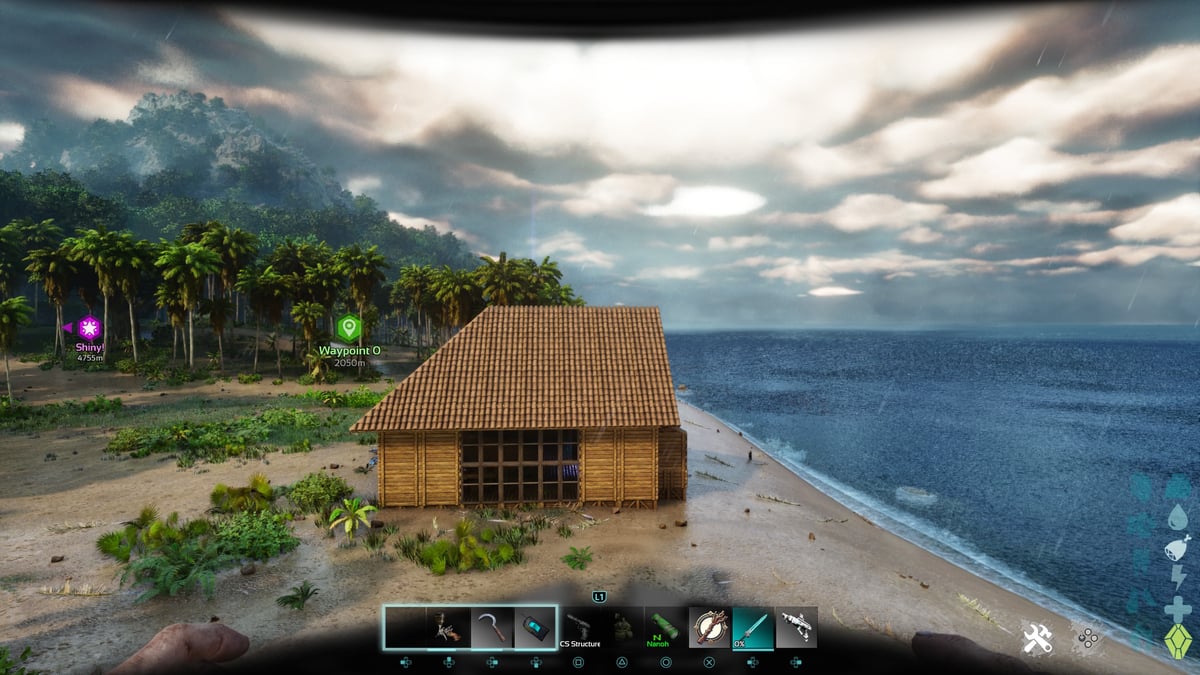This screenshot has height=675, width=1200.
Task: Click the green Waypoint O marker
Action: [x=348, y=327]
